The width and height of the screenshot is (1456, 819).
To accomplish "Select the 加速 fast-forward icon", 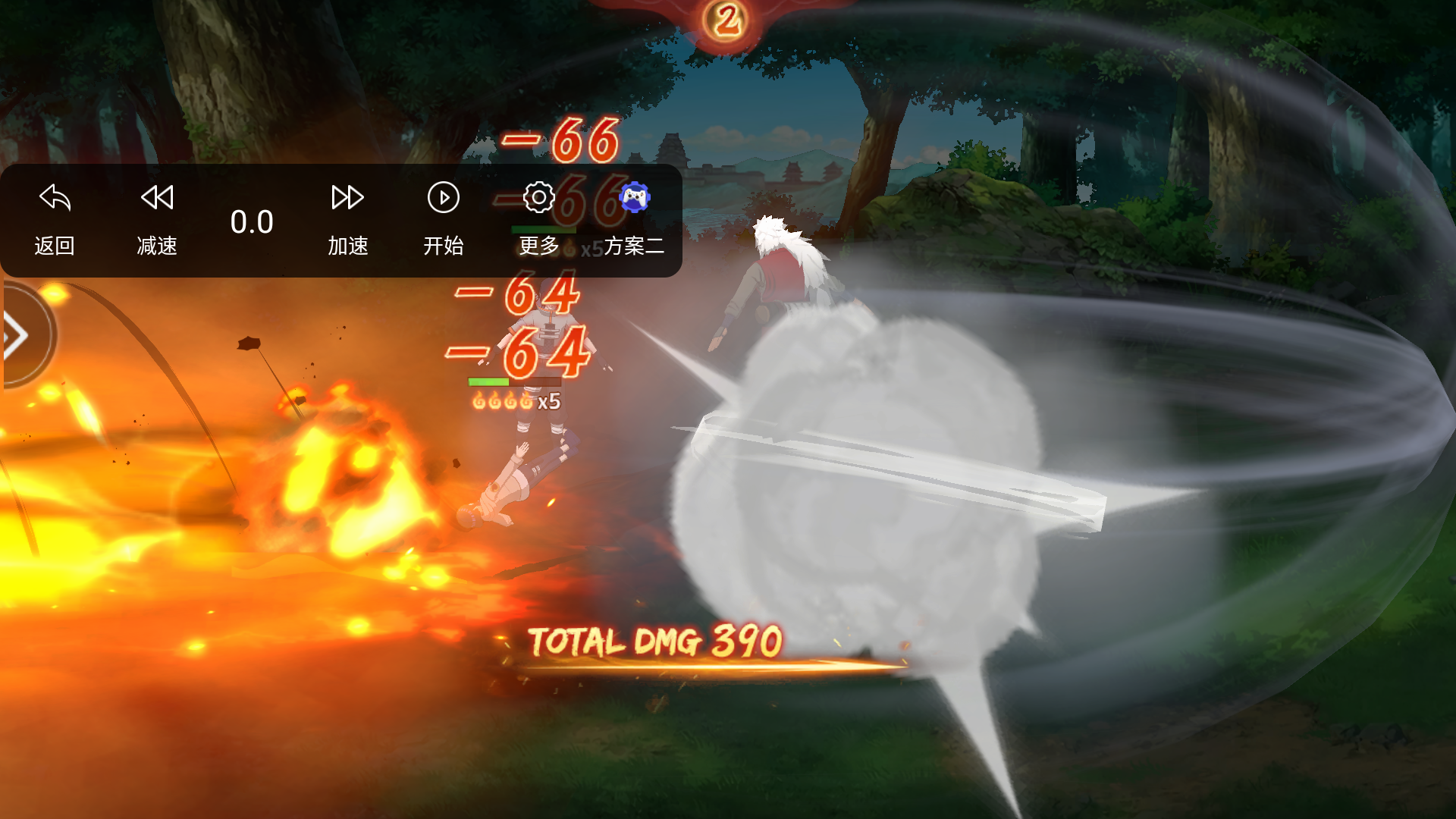I will (348, 199).
